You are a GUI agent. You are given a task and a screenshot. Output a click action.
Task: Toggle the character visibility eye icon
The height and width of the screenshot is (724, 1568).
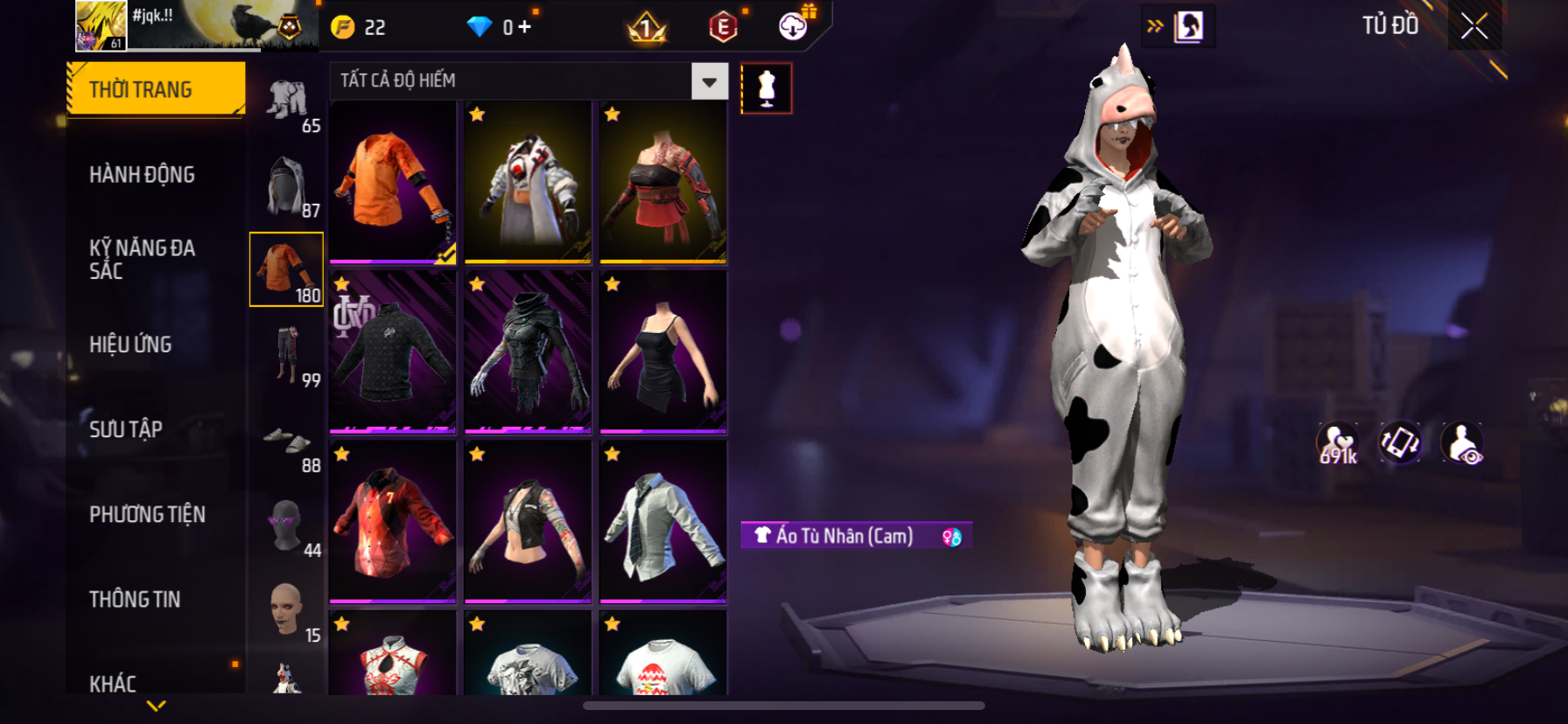[1462, 443]
